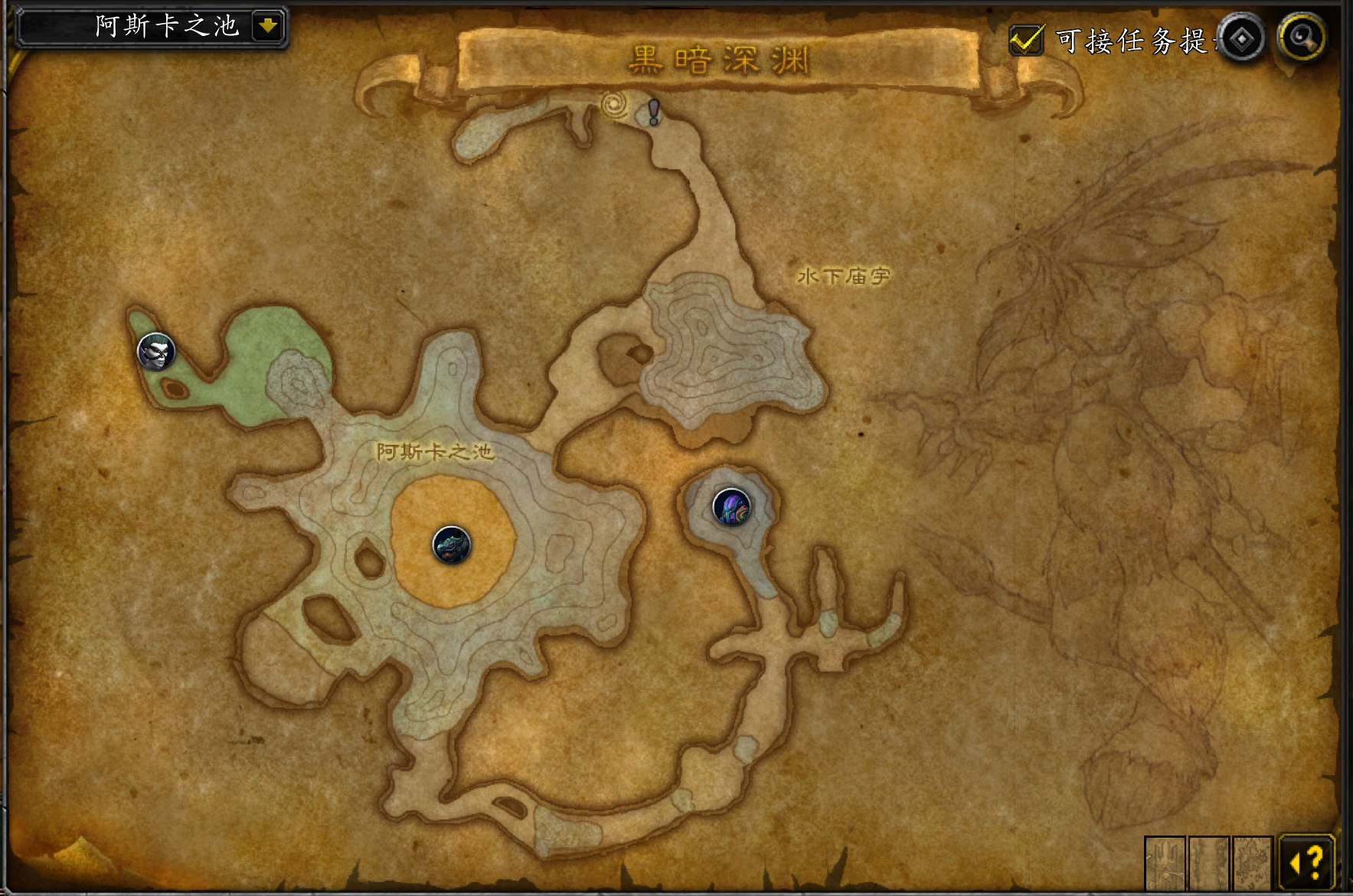1353x896 pixels.
Task: Select the purple hooded boss icon
Action: tap(731, 507)
